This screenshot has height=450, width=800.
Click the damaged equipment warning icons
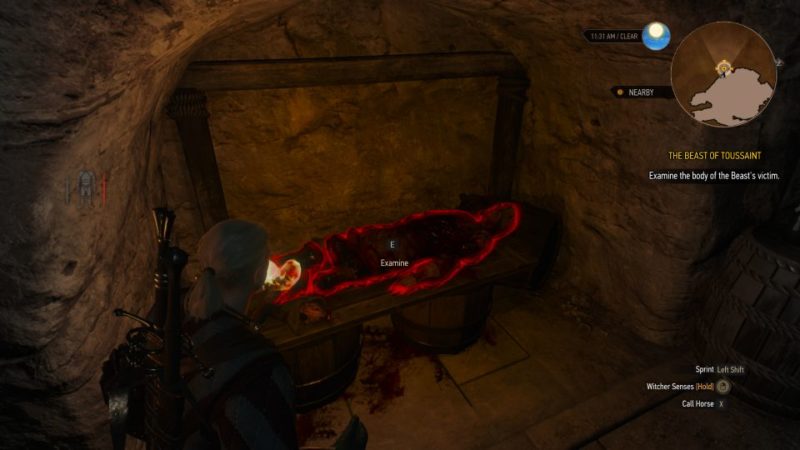(x=87, y=186)
